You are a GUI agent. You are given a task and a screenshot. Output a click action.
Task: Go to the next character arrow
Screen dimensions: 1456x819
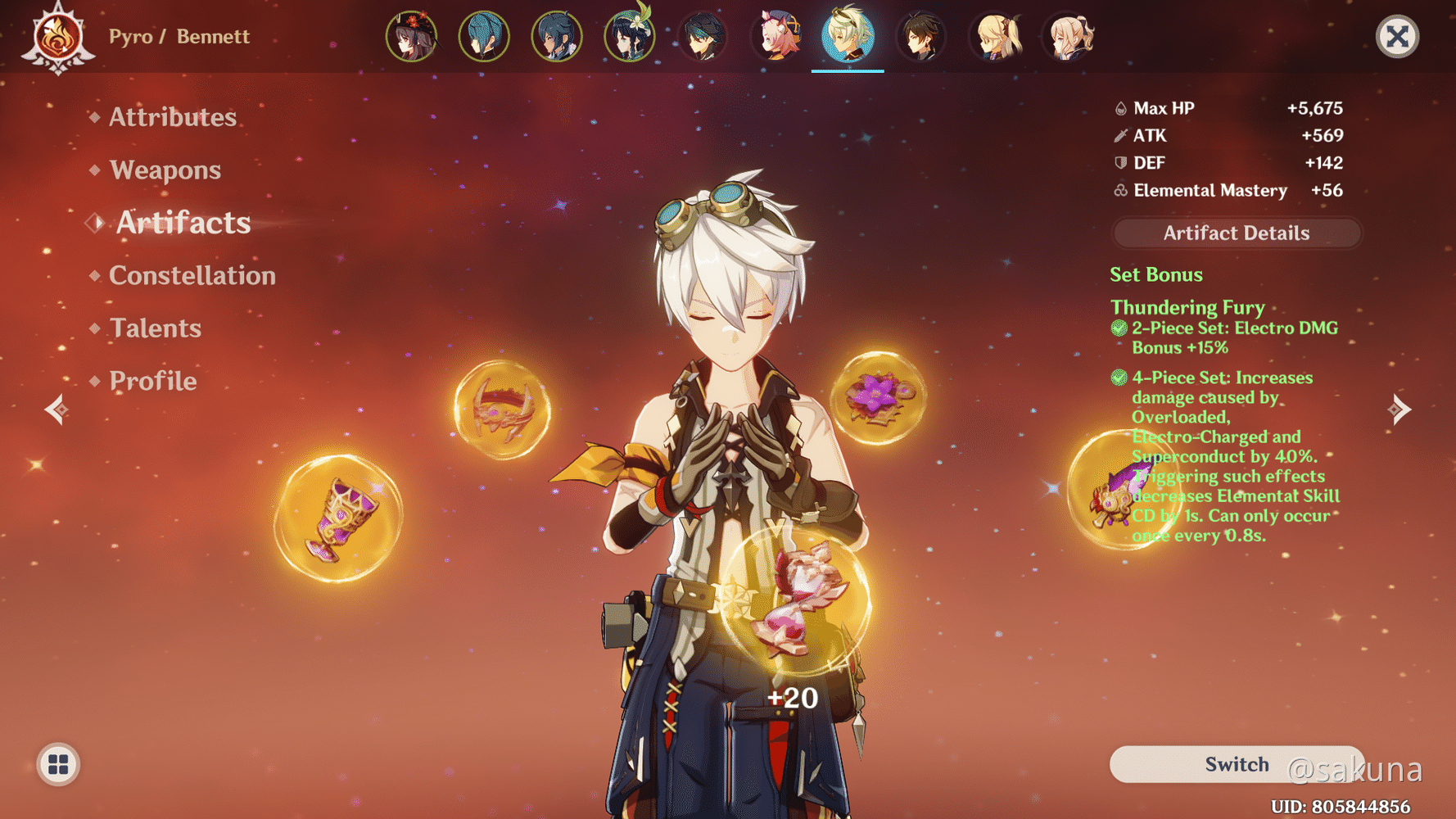[1399, 409]
